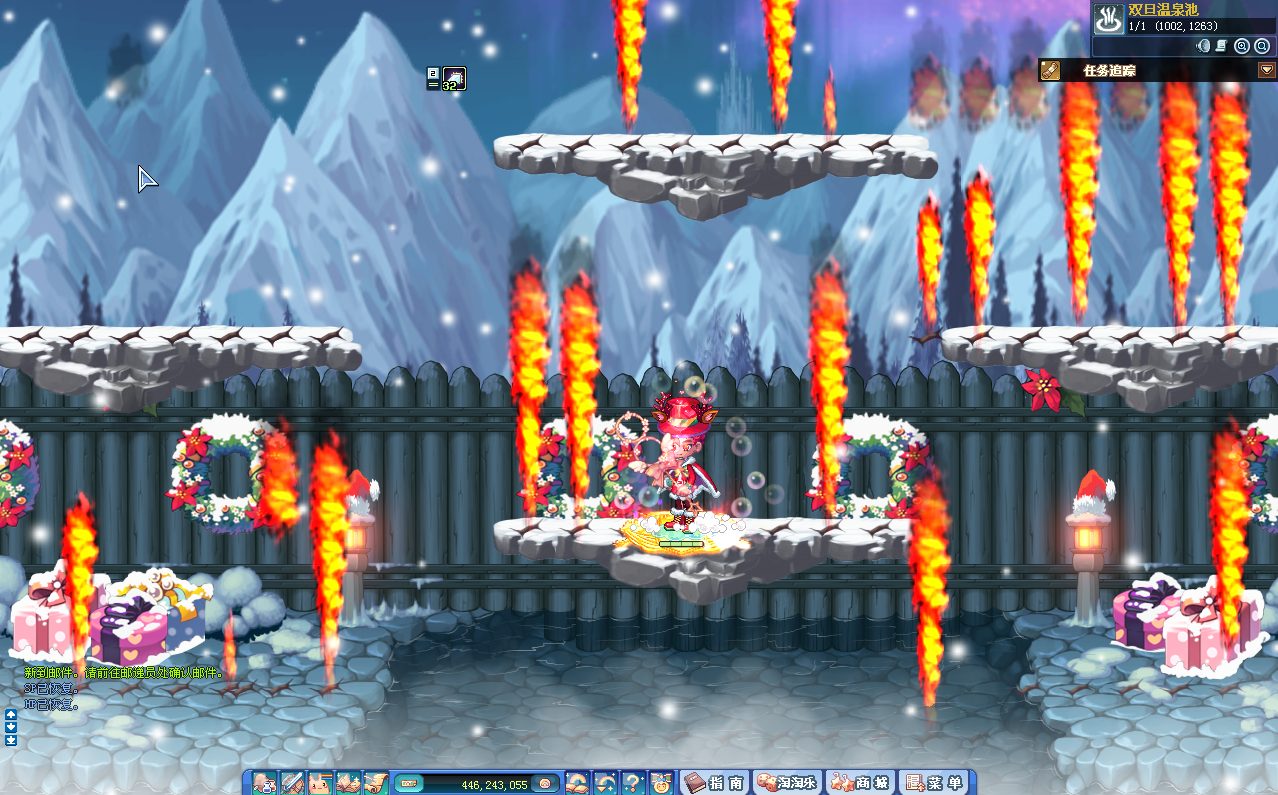Viewport: 1278px width, 795px height.
Task: Open the 淘淘乐 lottery button
Action: pyautogui.click(x=786, y=783)
